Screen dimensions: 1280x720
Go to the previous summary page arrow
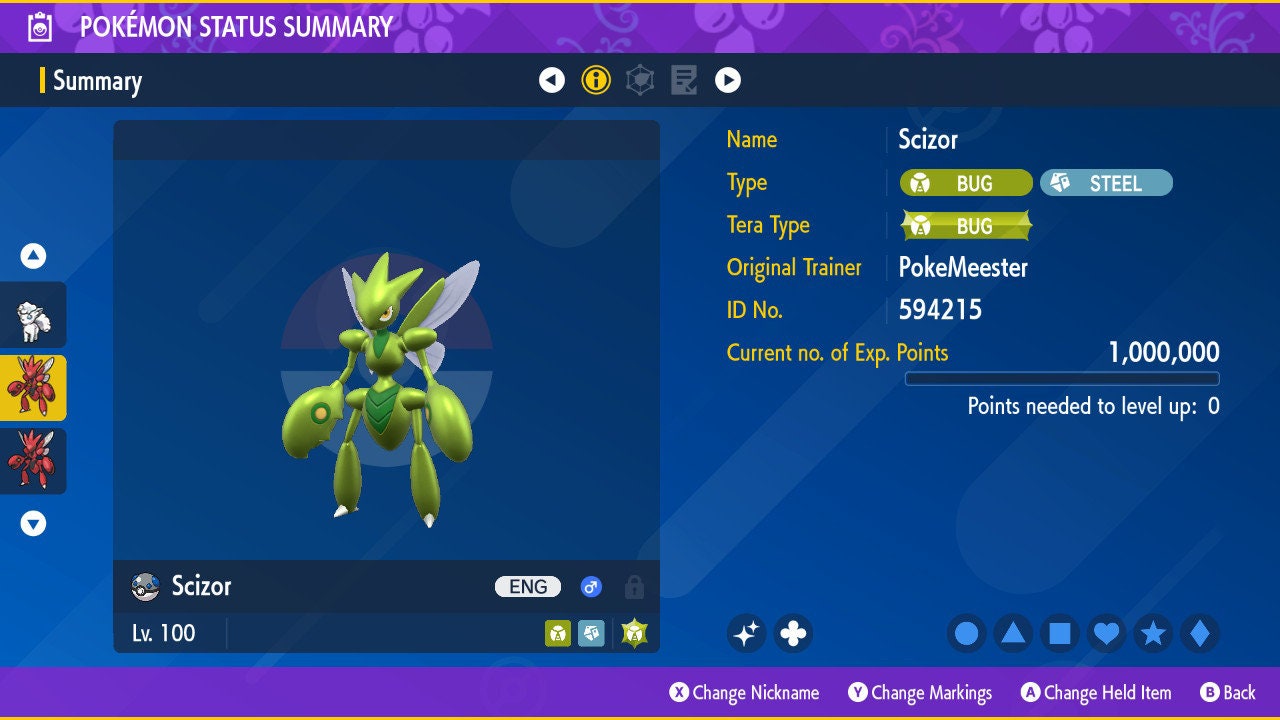tap(552, 80)
